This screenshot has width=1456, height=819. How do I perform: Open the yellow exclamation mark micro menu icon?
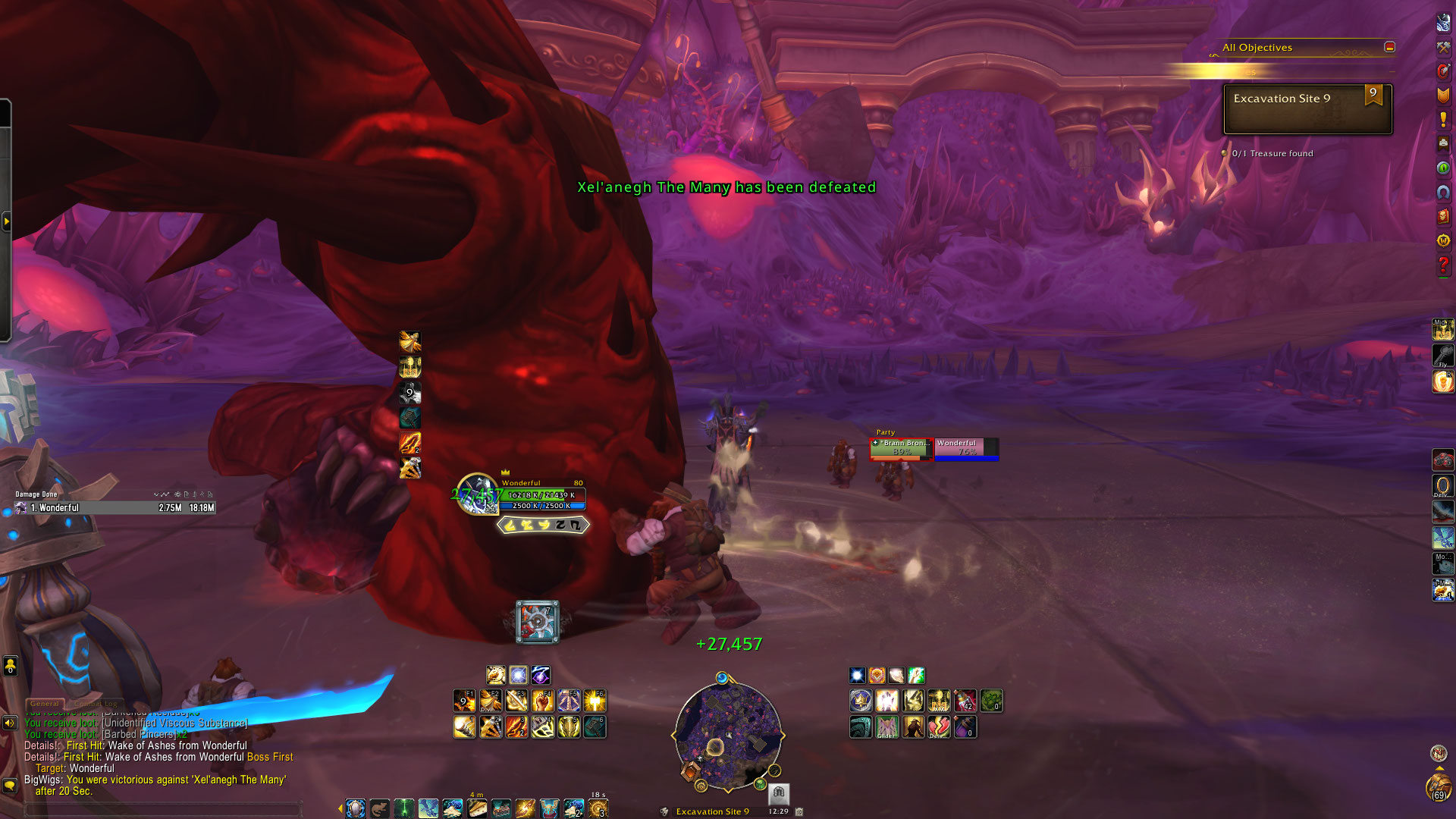pyautogui.click(x=1443, y=119)
